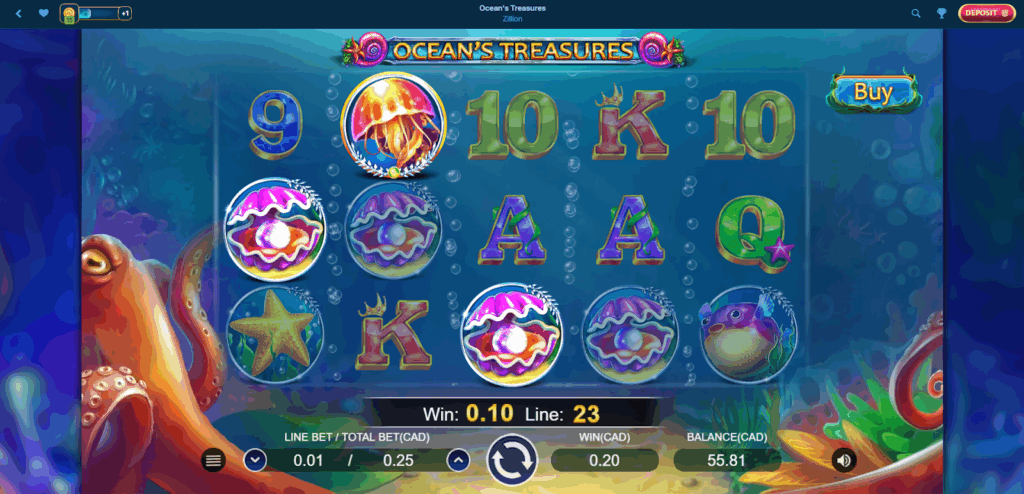Toggle the sound speaker icon

[x=844, y=460]
